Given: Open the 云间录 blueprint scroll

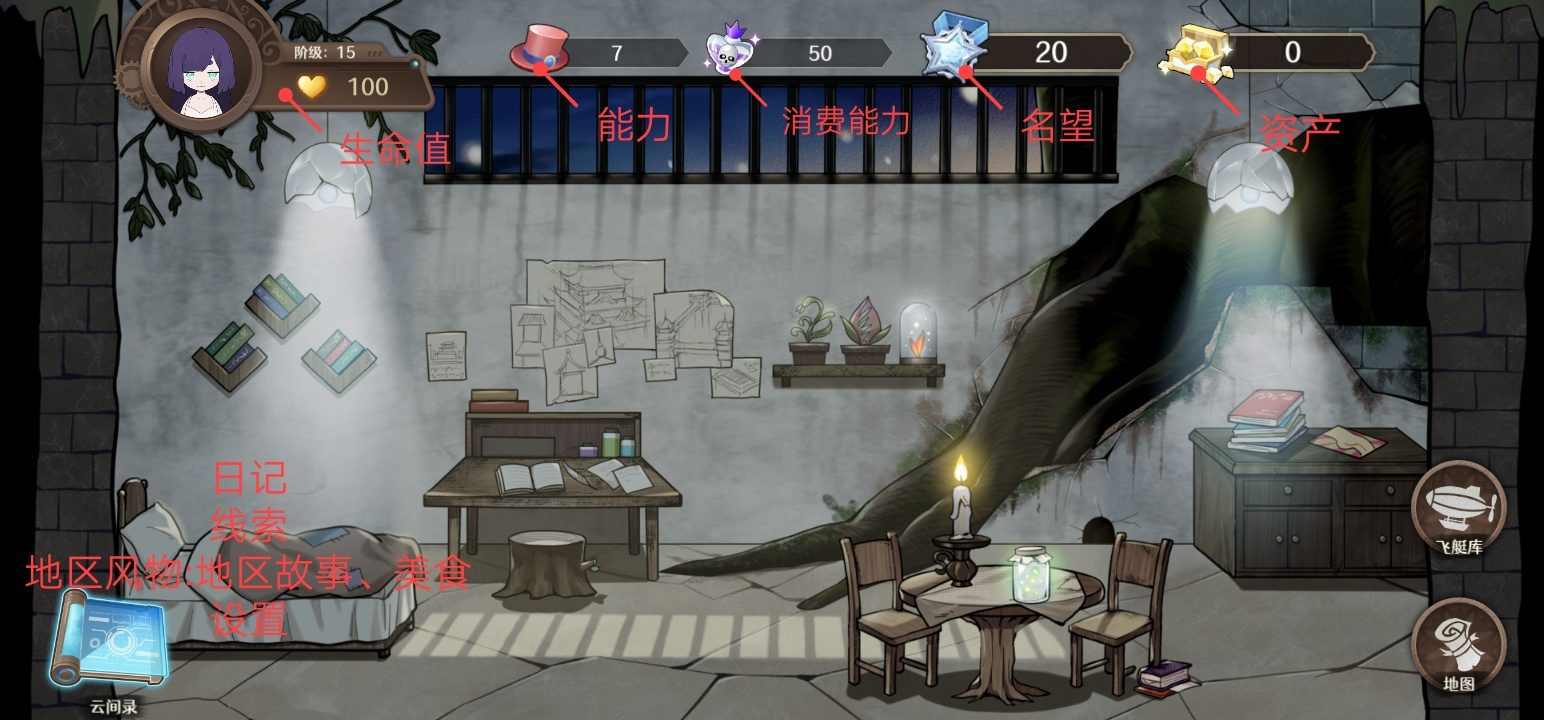Looking at the screenshot, I should [110, 641].
